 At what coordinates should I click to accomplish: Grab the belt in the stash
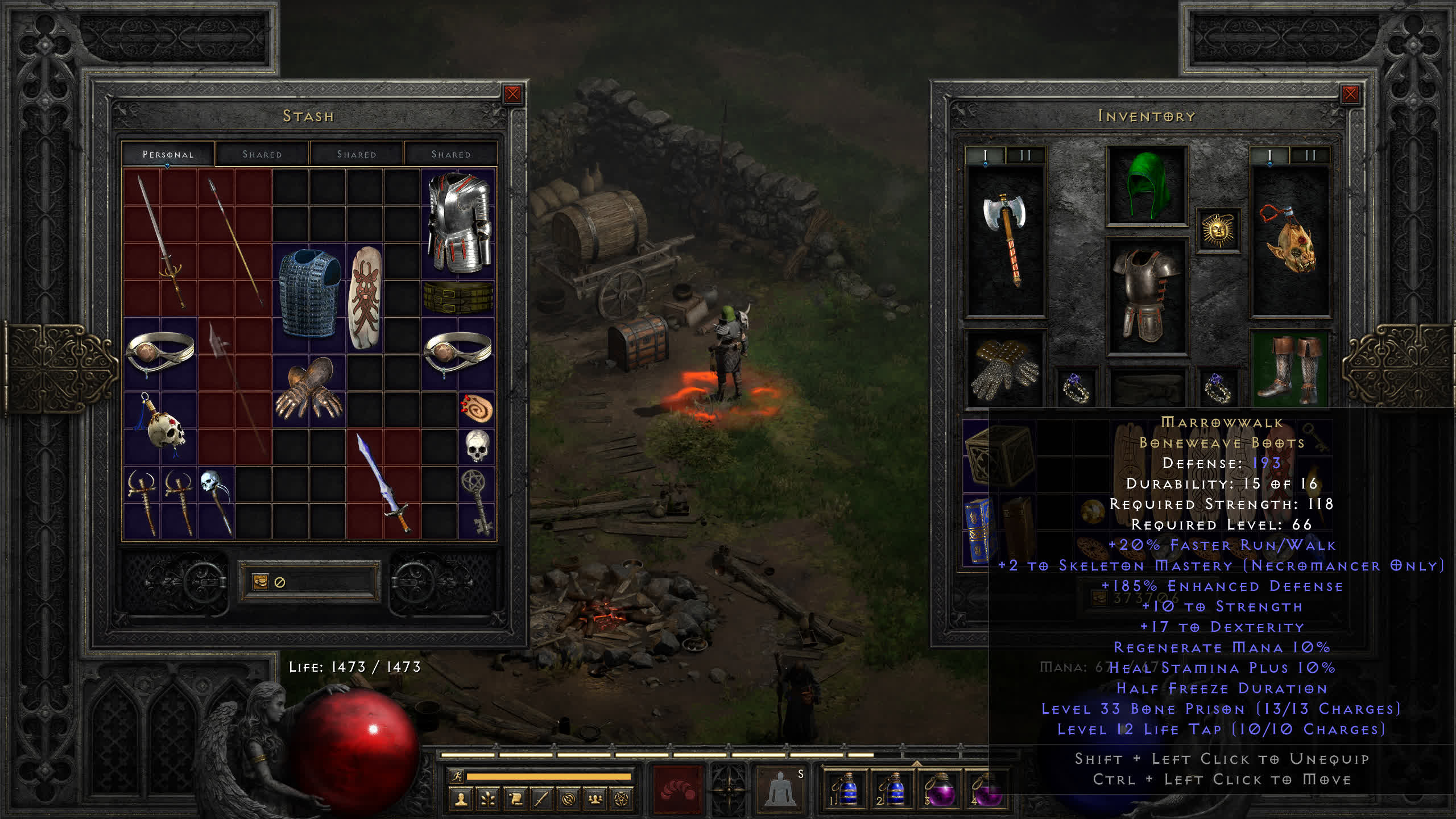click(458, 297)
